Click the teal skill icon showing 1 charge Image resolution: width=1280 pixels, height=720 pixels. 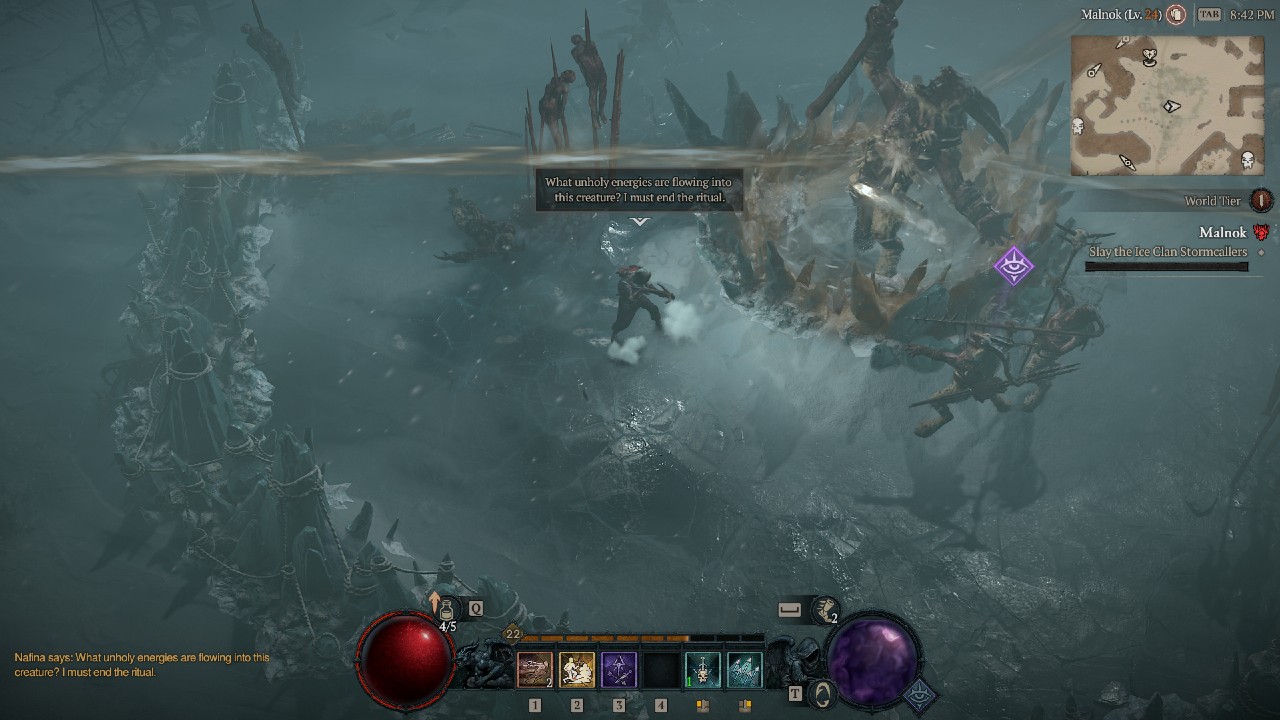click(x=701, y=668)
